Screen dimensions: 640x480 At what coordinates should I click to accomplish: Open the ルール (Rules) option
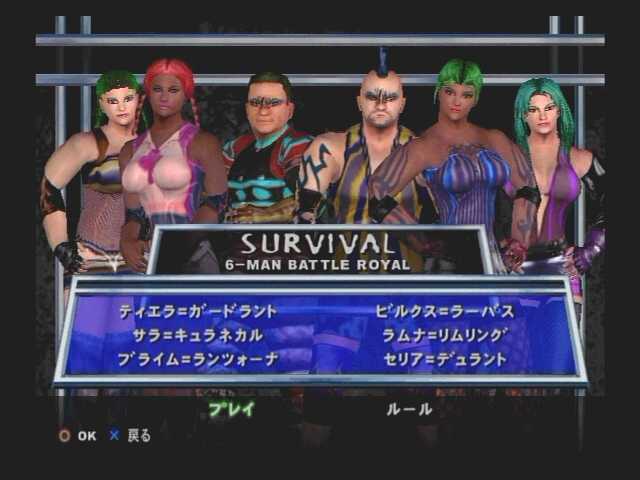coord(409,409)
